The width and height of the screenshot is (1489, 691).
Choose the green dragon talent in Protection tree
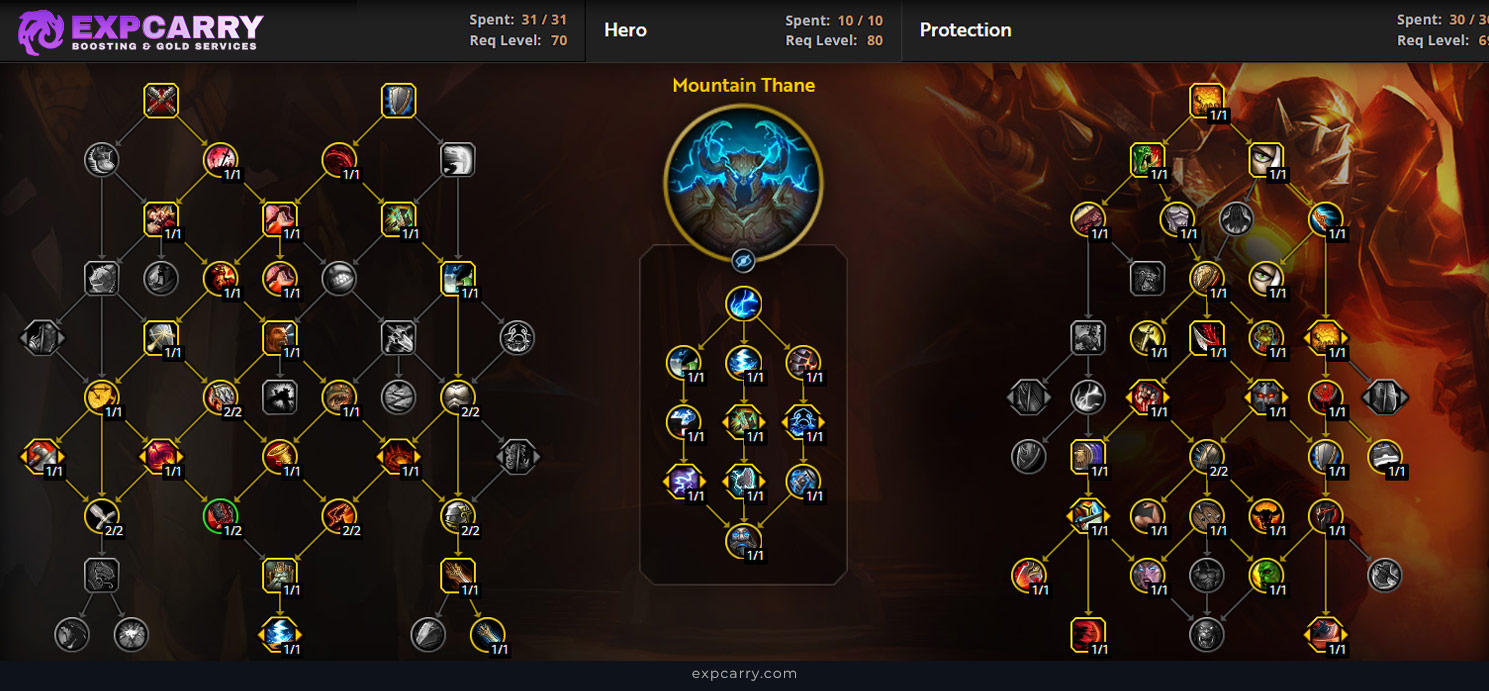coord(1148,159)
